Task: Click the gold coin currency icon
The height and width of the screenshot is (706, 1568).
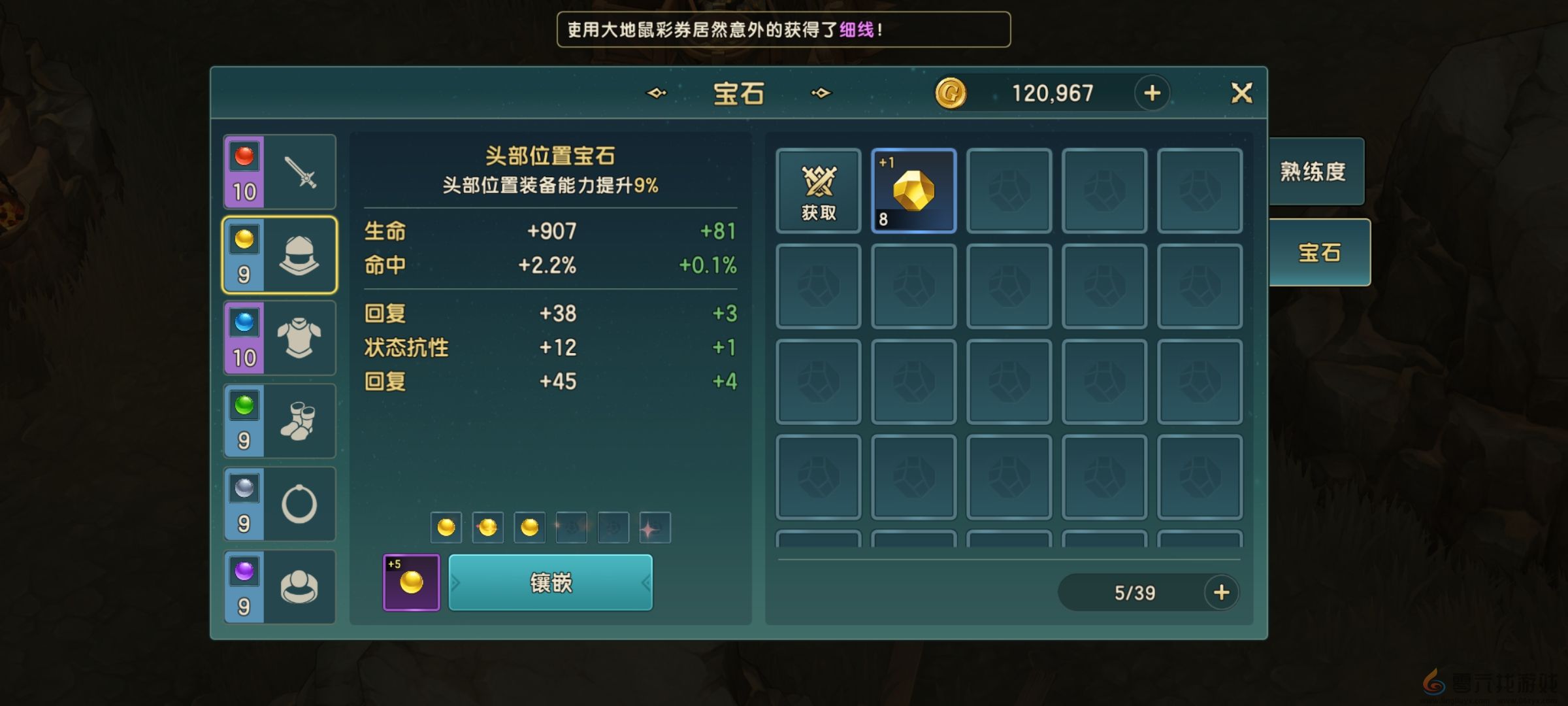Action: coord(951,92)
